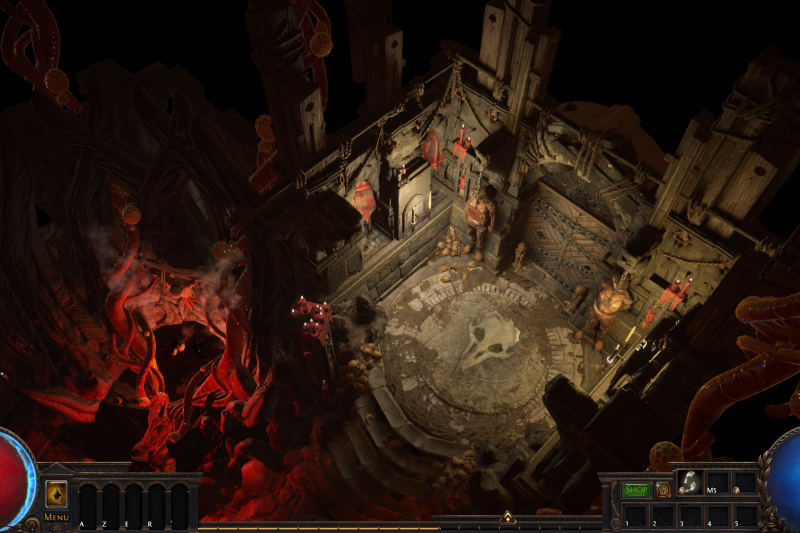Open the green Shop button

(636, 490)
